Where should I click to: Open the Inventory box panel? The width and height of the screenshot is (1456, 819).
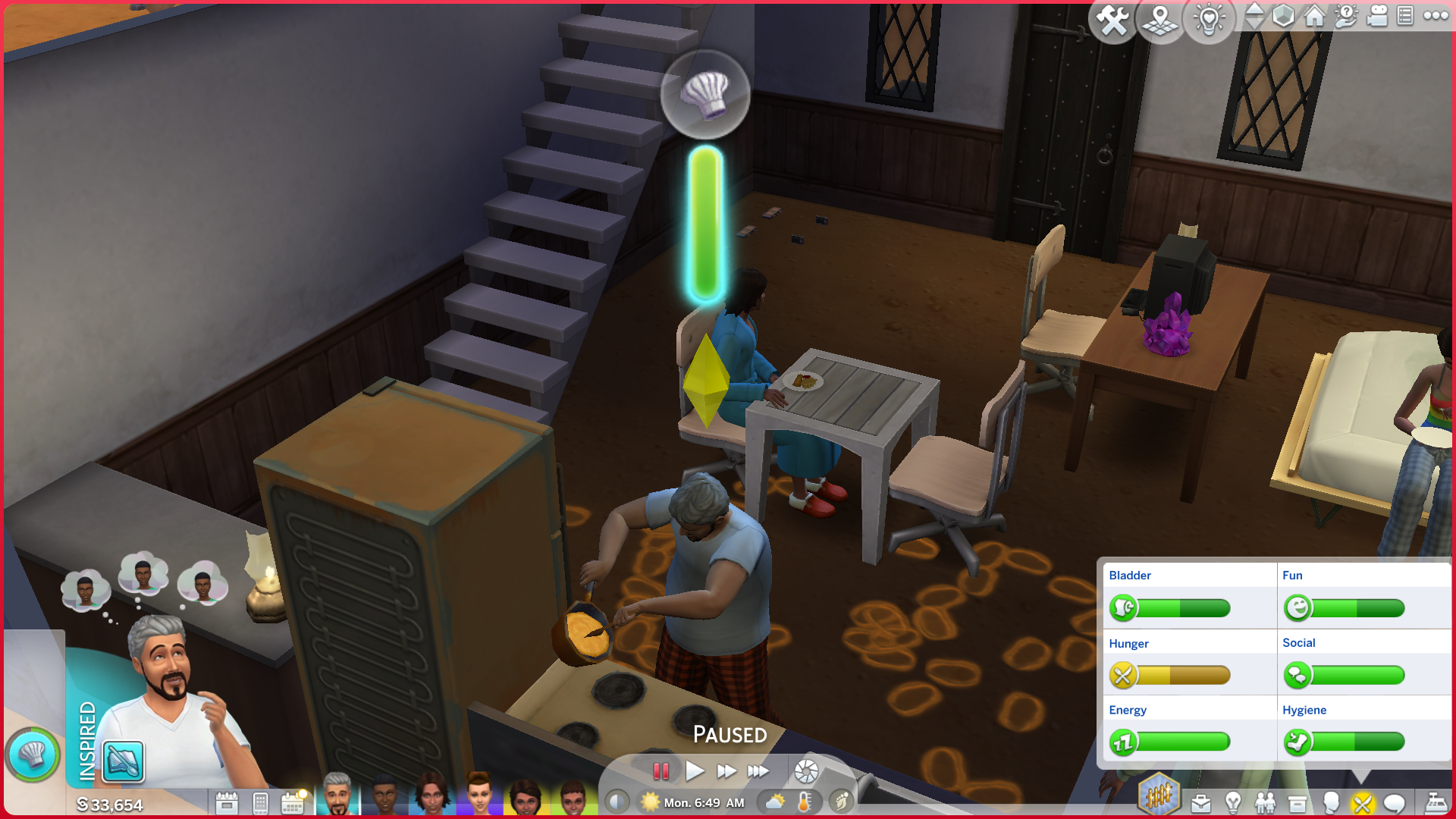1298,802
